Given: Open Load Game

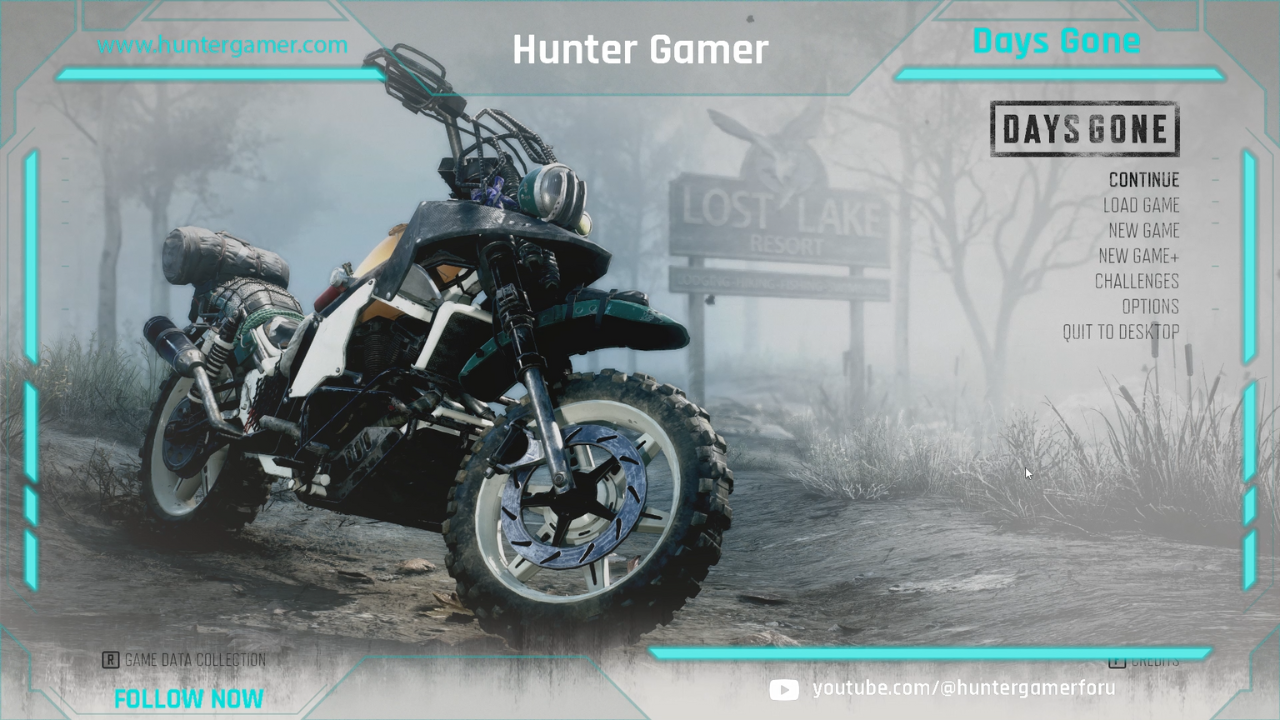Looking at the screenshot, I should tap(1143, 205).
